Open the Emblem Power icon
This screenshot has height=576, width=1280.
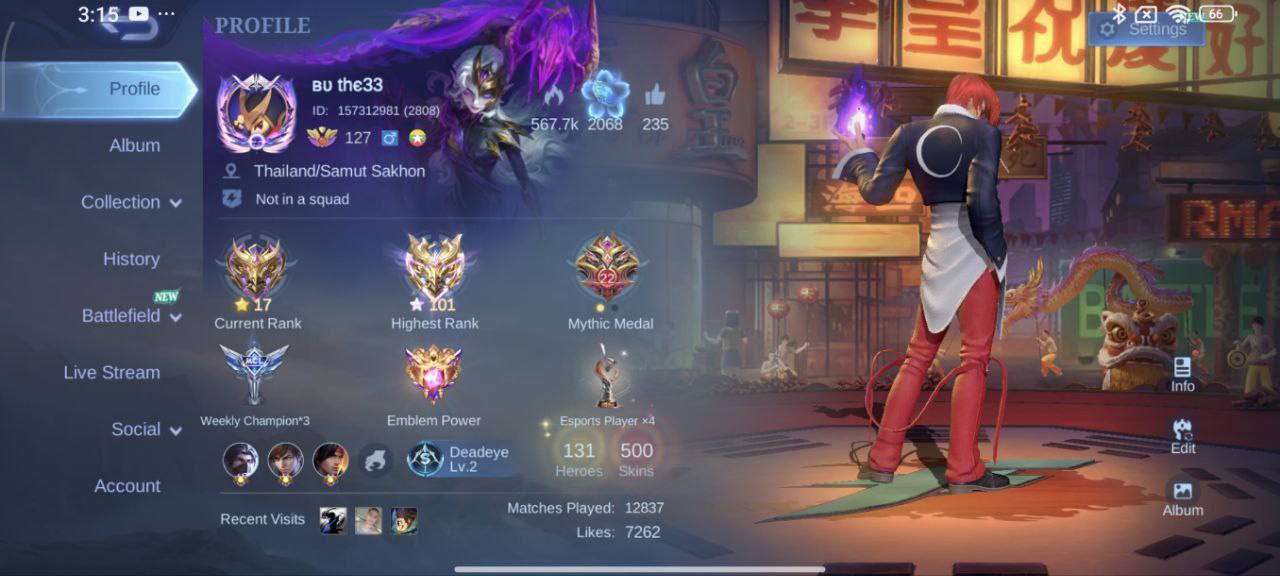(433, 376)
